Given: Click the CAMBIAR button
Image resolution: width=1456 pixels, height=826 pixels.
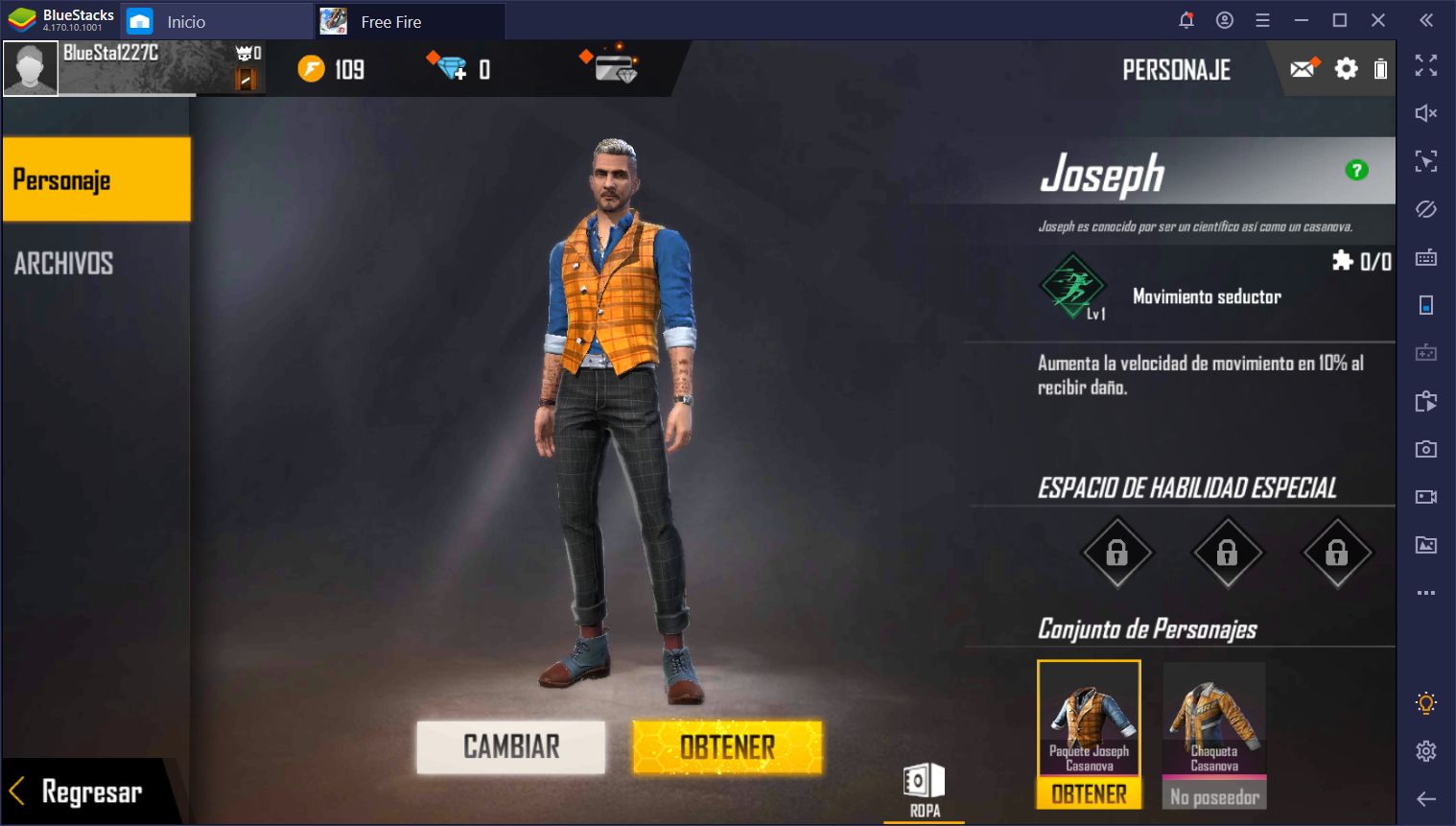Looking at the screenshot, I should [510, 746].
